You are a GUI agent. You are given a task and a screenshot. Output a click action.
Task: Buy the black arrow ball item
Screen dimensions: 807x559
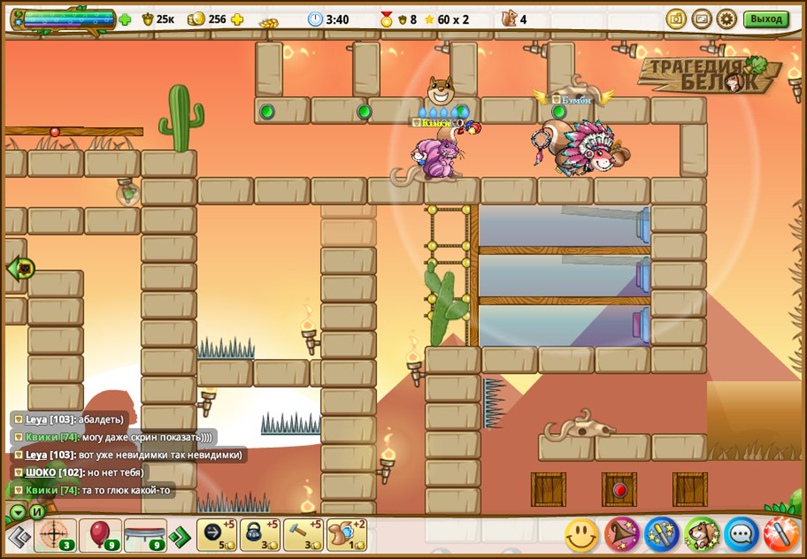point(217,535)
